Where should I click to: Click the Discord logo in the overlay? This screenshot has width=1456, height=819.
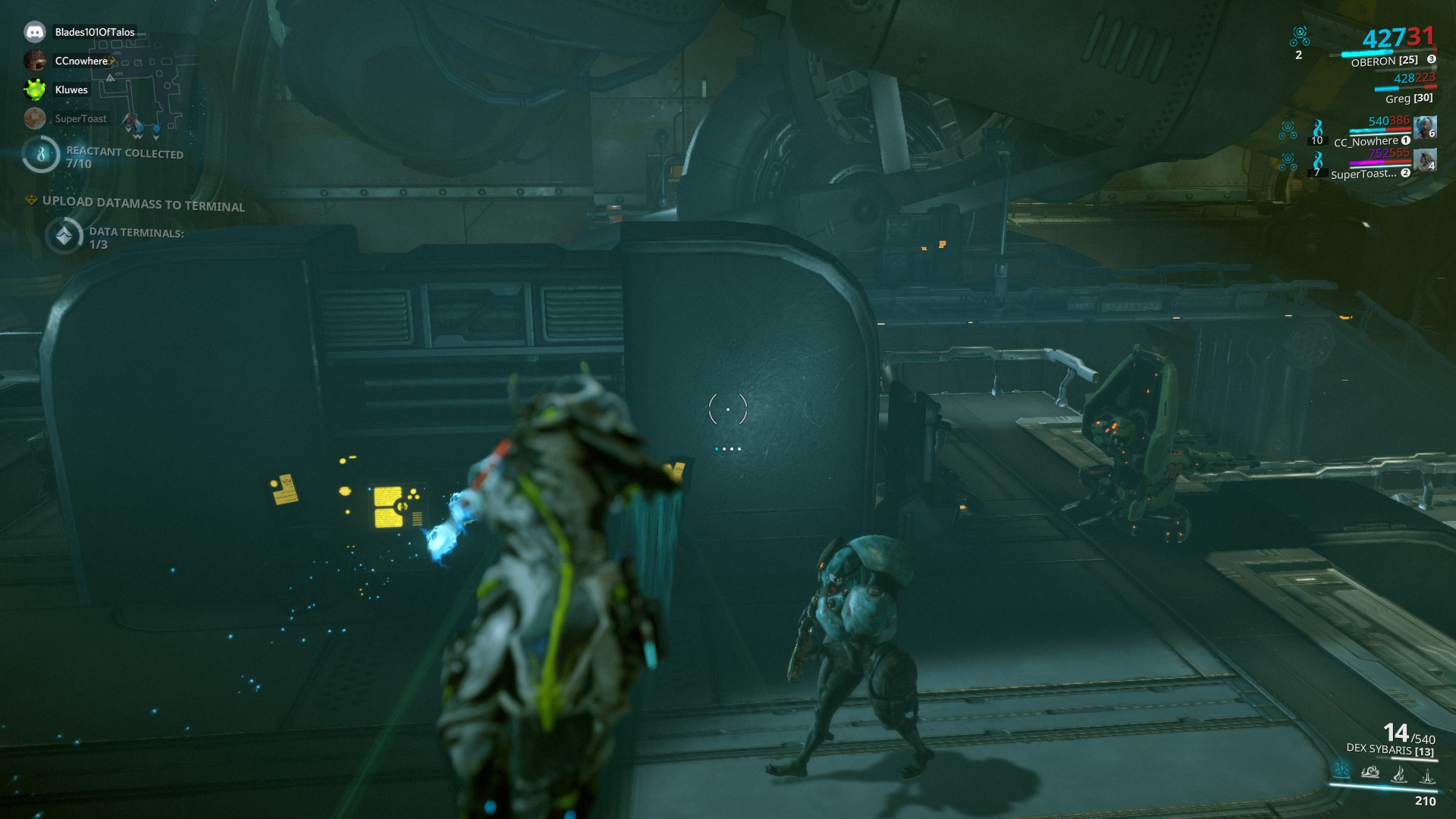[35, 32]
